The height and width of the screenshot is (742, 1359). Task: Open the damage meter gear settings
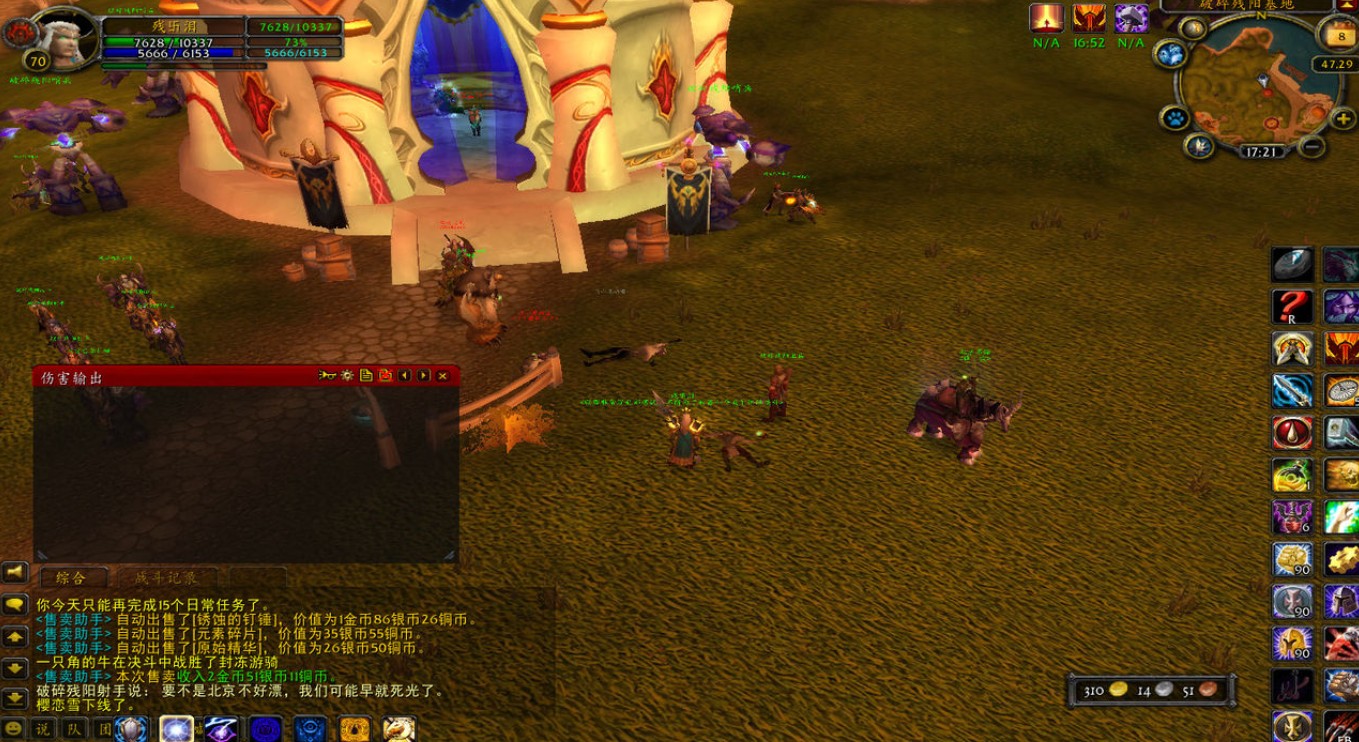click(347, 376)
